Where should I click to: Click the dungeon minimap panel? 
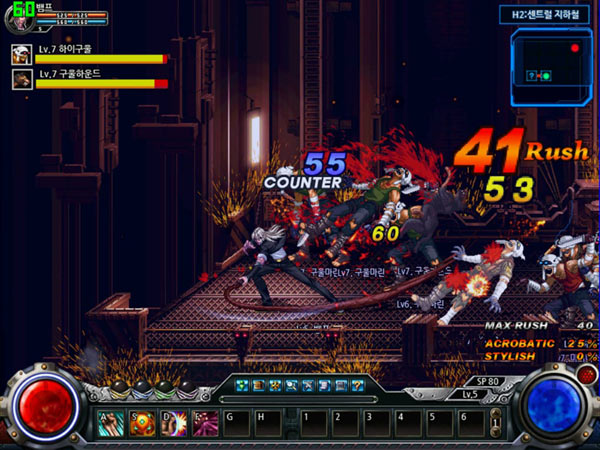tap(551, 63)
